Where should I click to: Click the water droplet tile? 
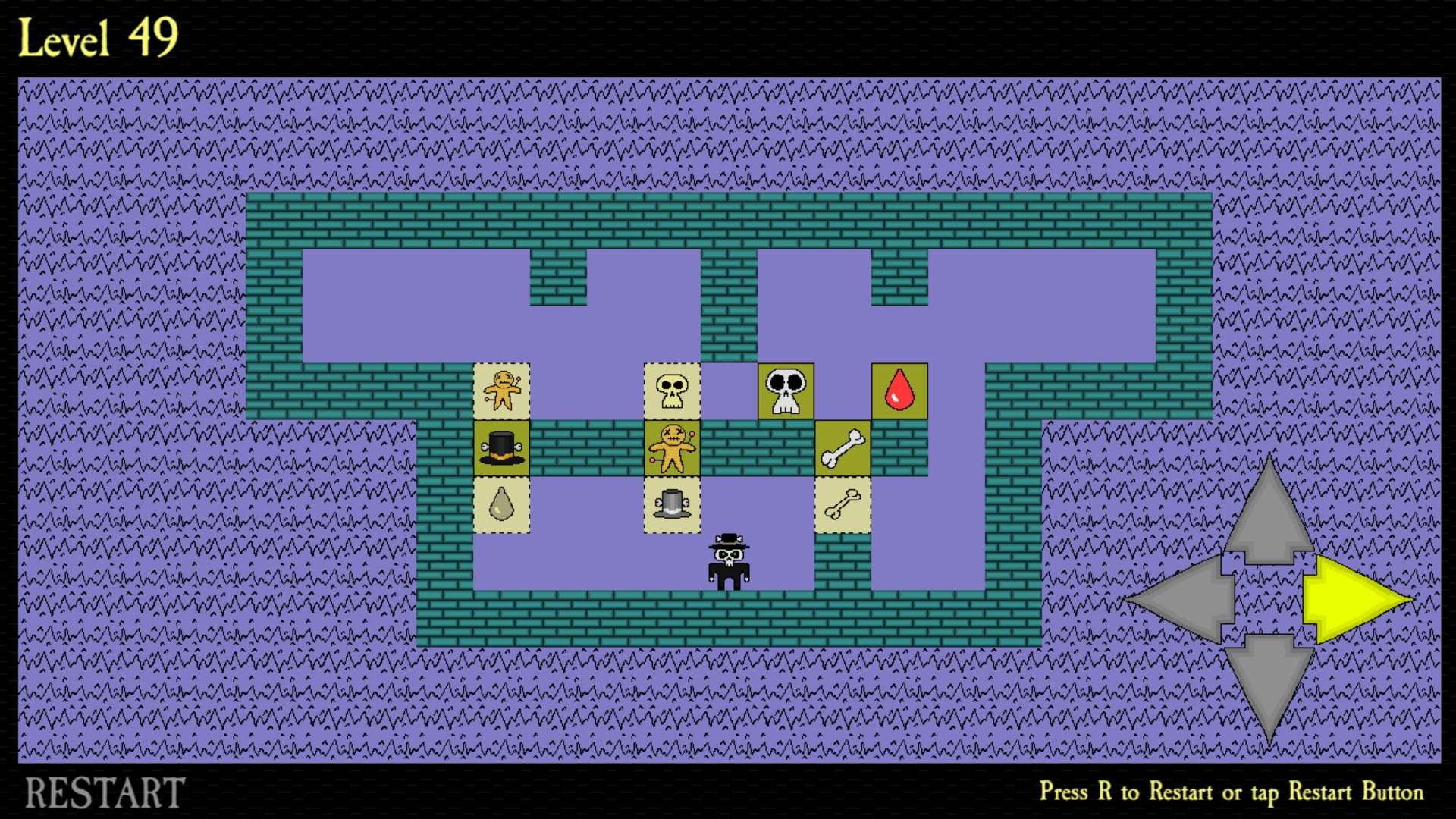(502, 503)
